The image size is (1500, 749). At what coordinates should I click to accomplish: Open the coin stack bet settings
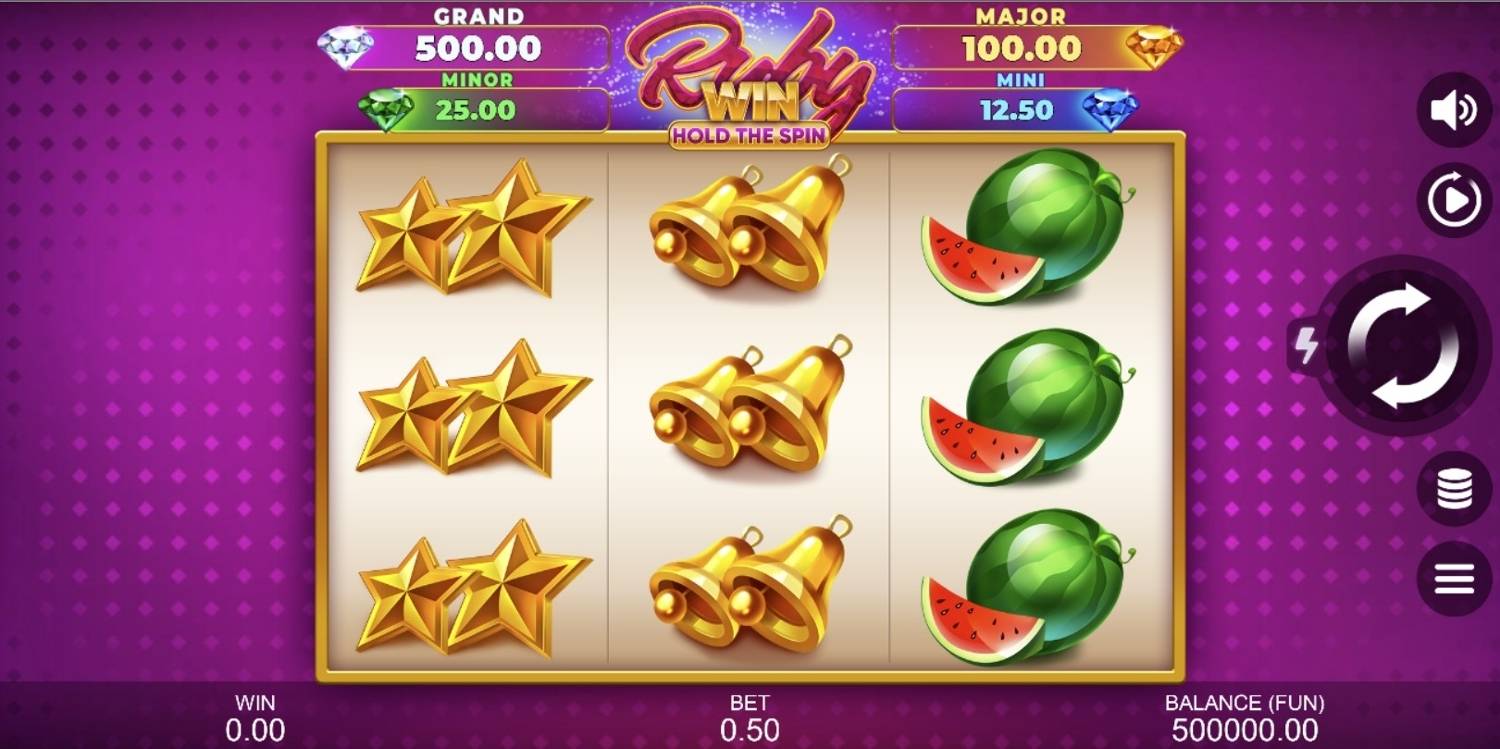[1453, 489]
